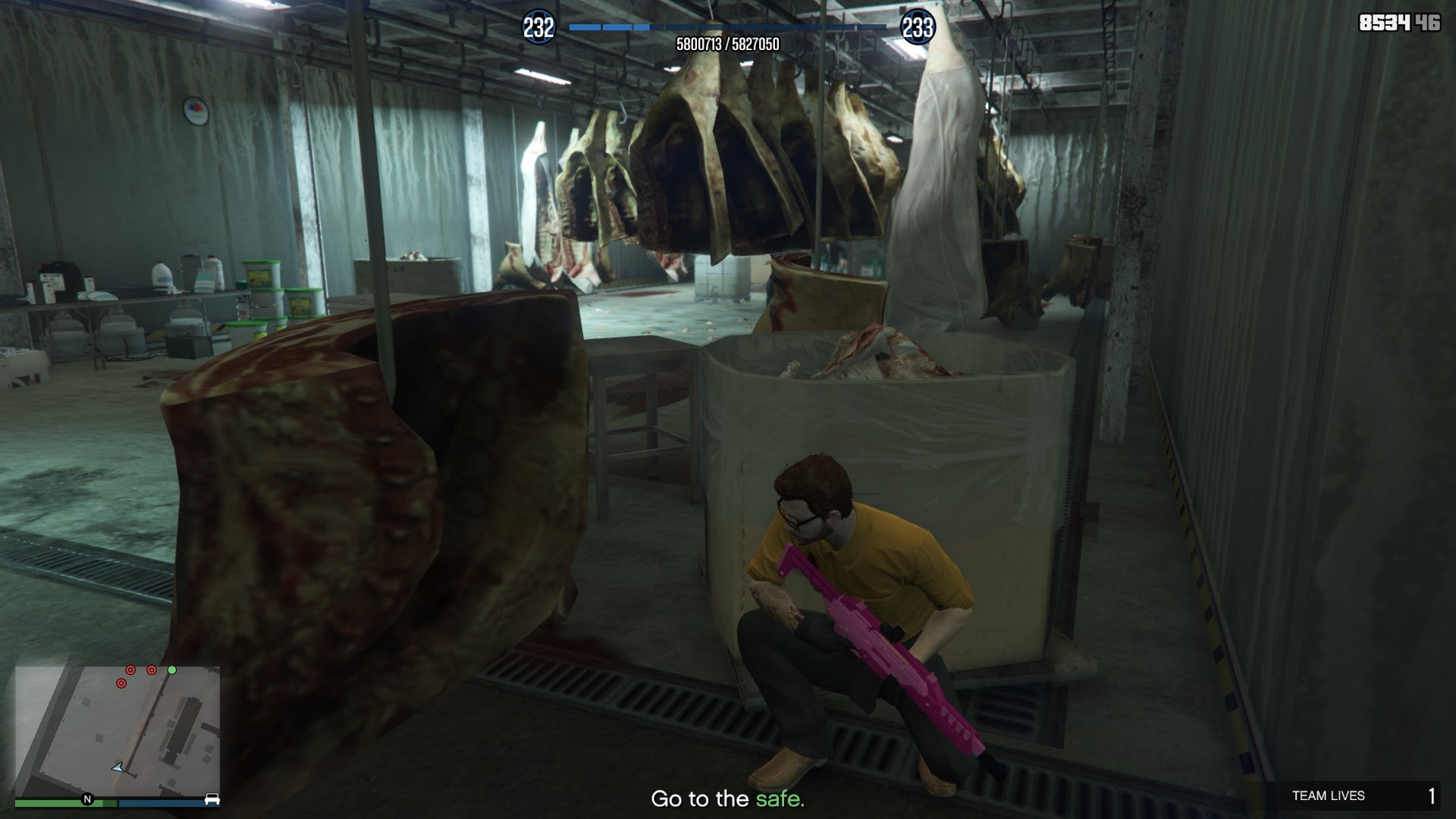The height and width of the screenshot is (819, 1456).
Task: Click the wall clock on the left wall
Action: [x=195, y=111]
